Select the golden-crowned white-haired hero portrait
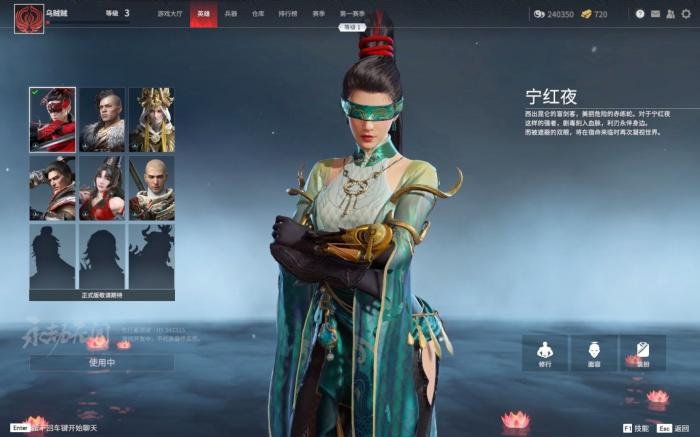Screen dimensions: 700x437 (x=151, y=119)
